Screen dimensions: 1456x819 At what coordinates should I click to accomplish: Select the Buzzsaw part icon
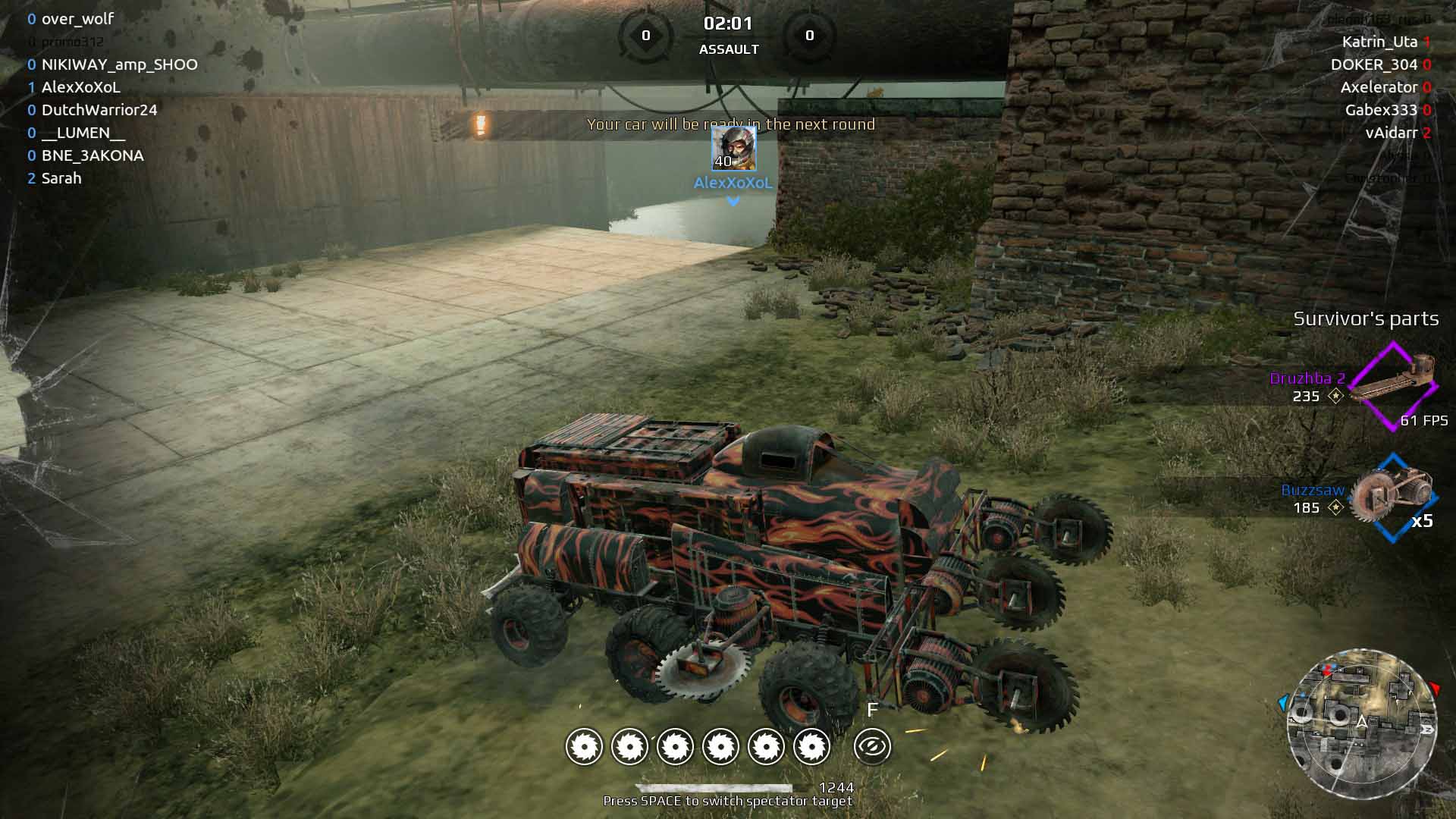(1393, 497)
